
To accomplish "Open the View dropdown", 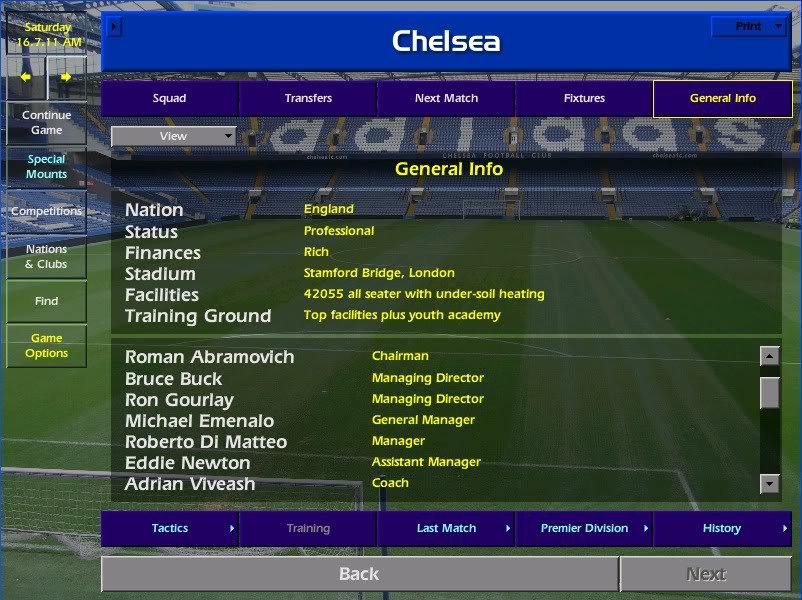I will pyautogui.click(x=173, y=136).
